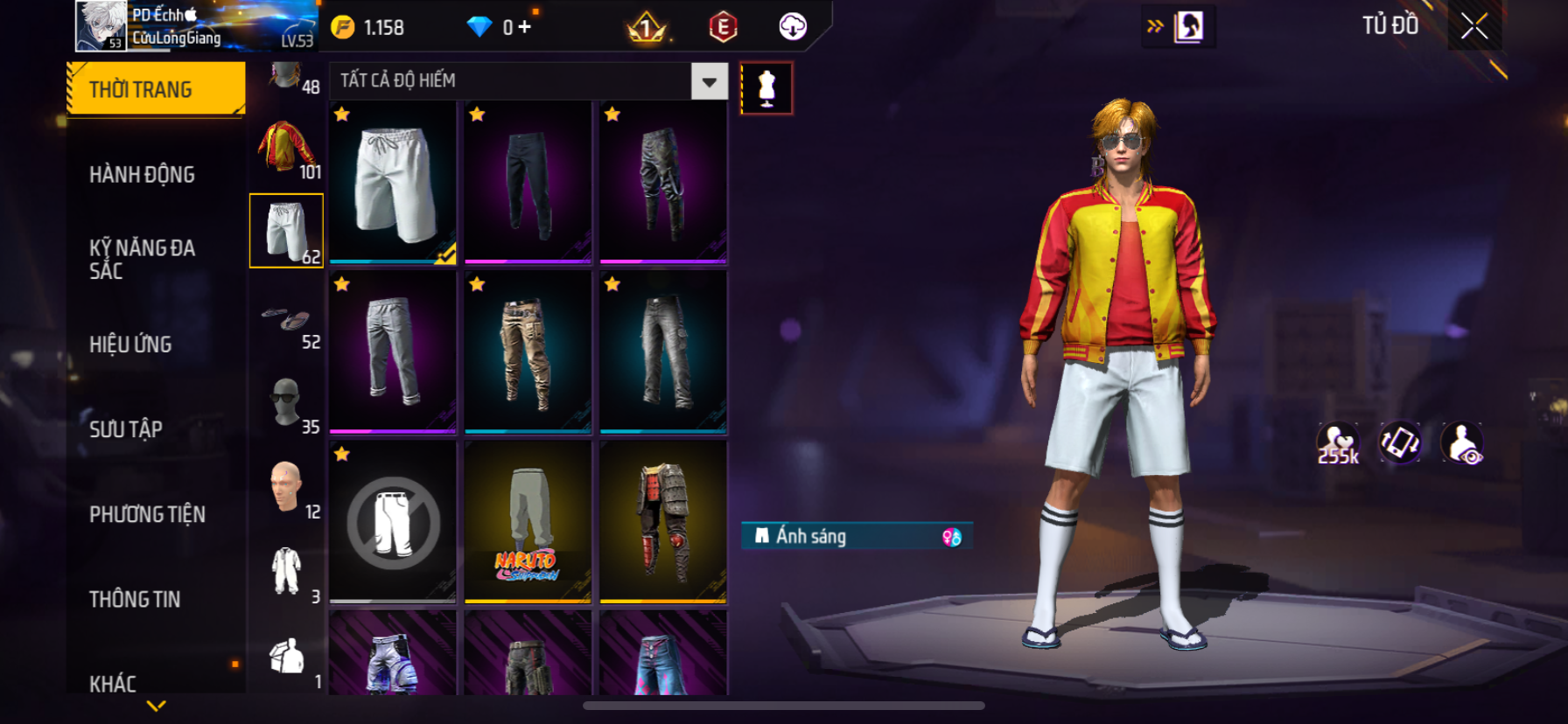
Task: Select the camo cargo pants
Action: point(528,352)
